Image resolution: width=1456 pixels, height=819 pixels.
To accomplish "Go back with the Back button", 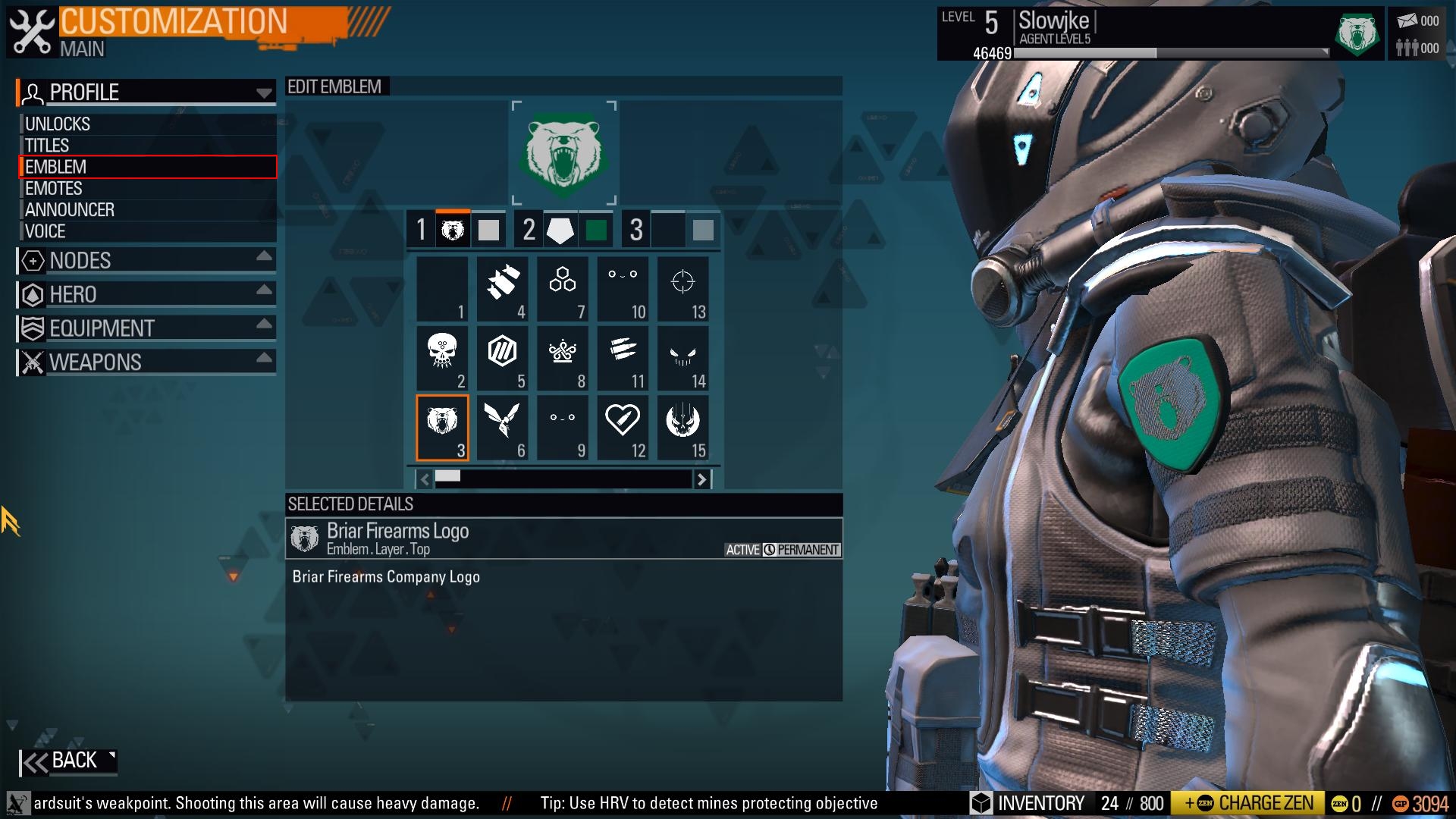I will click(68, 761).
